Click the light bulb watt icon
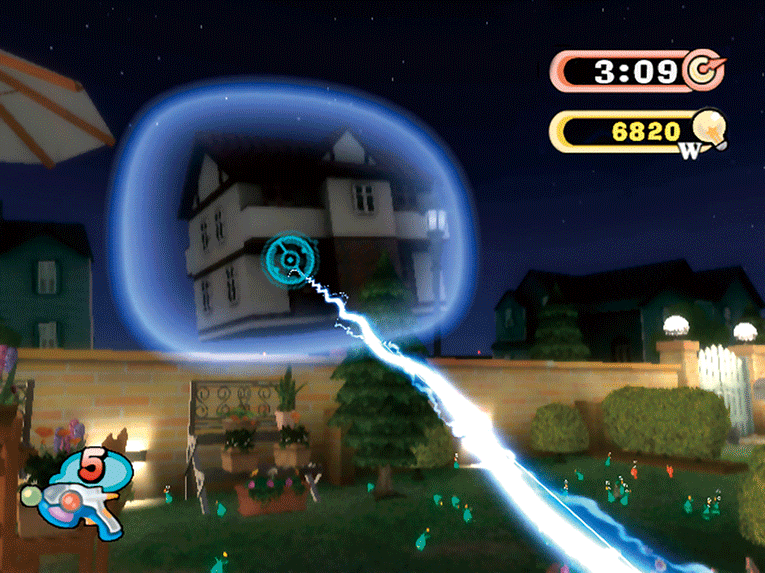Viewport: 765px width, 573px height. pyautogui.click(x=707, y=131)
